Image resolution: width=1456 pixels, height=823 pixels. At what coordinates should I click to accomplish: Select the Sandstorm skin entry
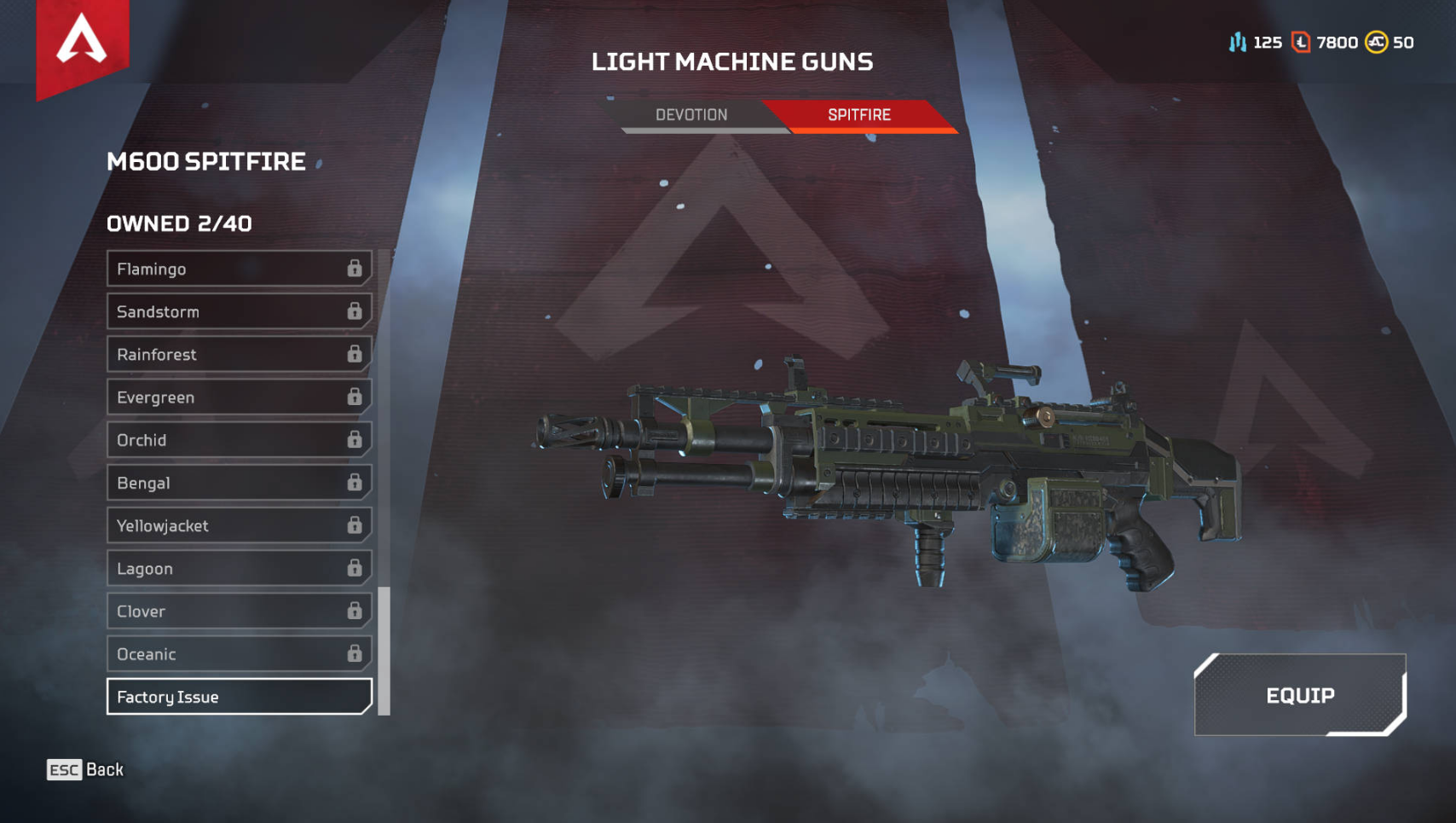point(239,312)
